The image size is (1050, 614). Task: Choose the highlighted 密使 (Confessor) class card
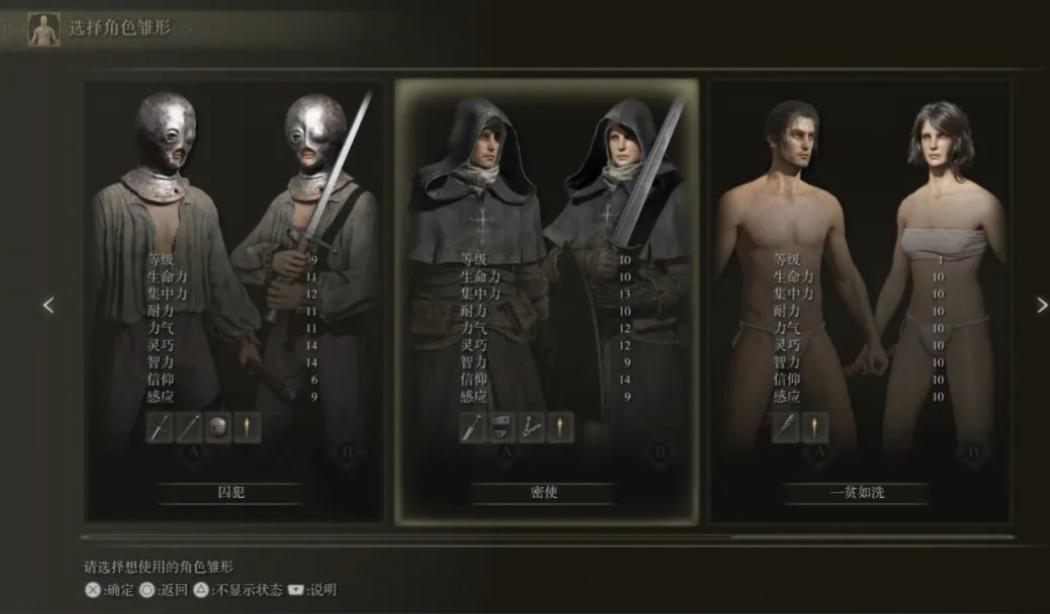(x=545, y=300)
